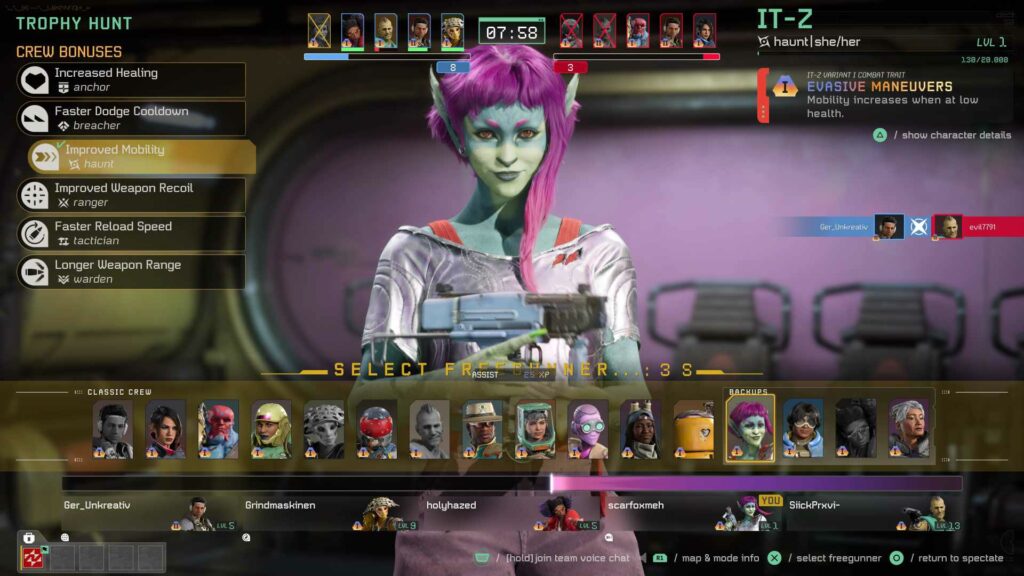The image size is (1024, 576).
Task: Pick the speckled grey alien freegunner portrait
Action: click(324, 430)
